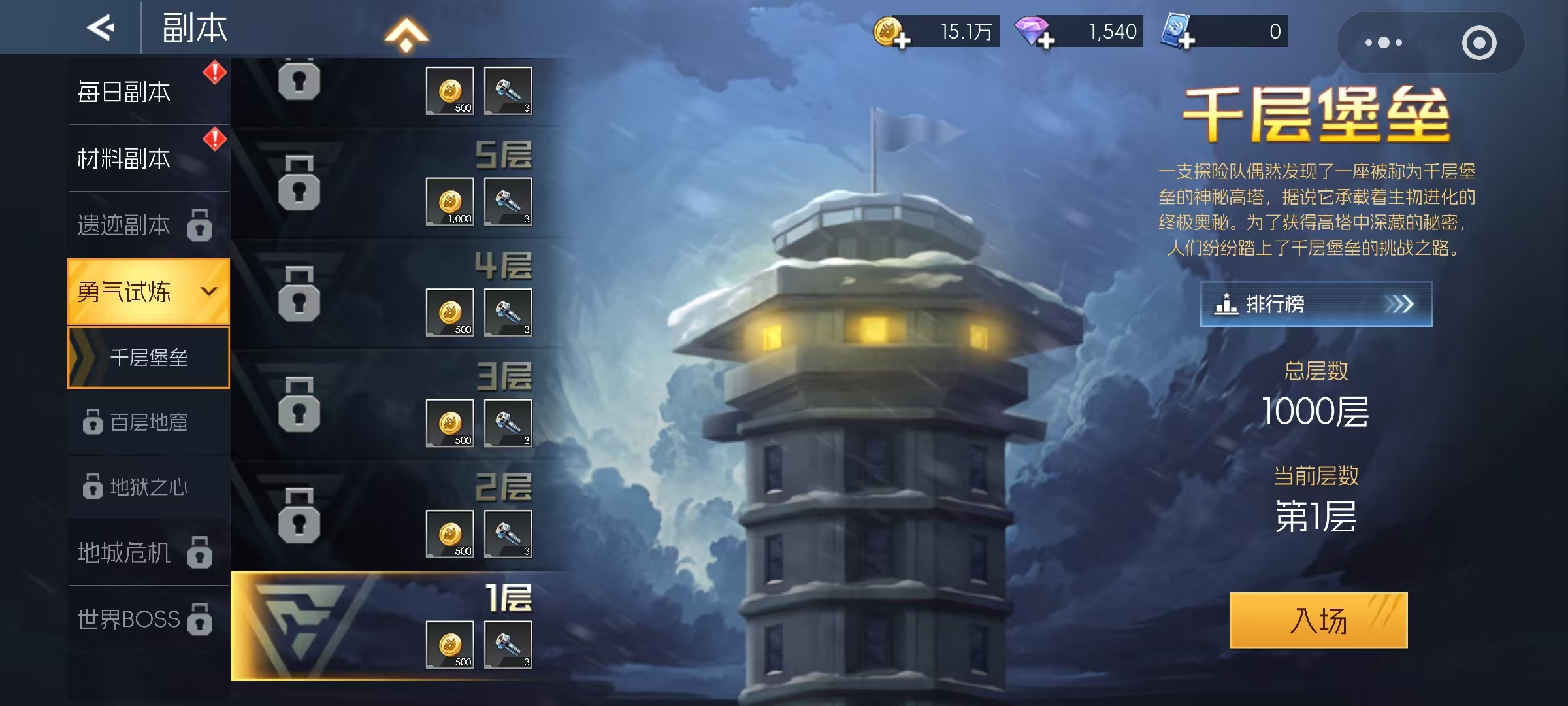Viewport: 1568px width, 706px height.
Task: Switch to the 每日副本 tab
Action: pos(124,92)
